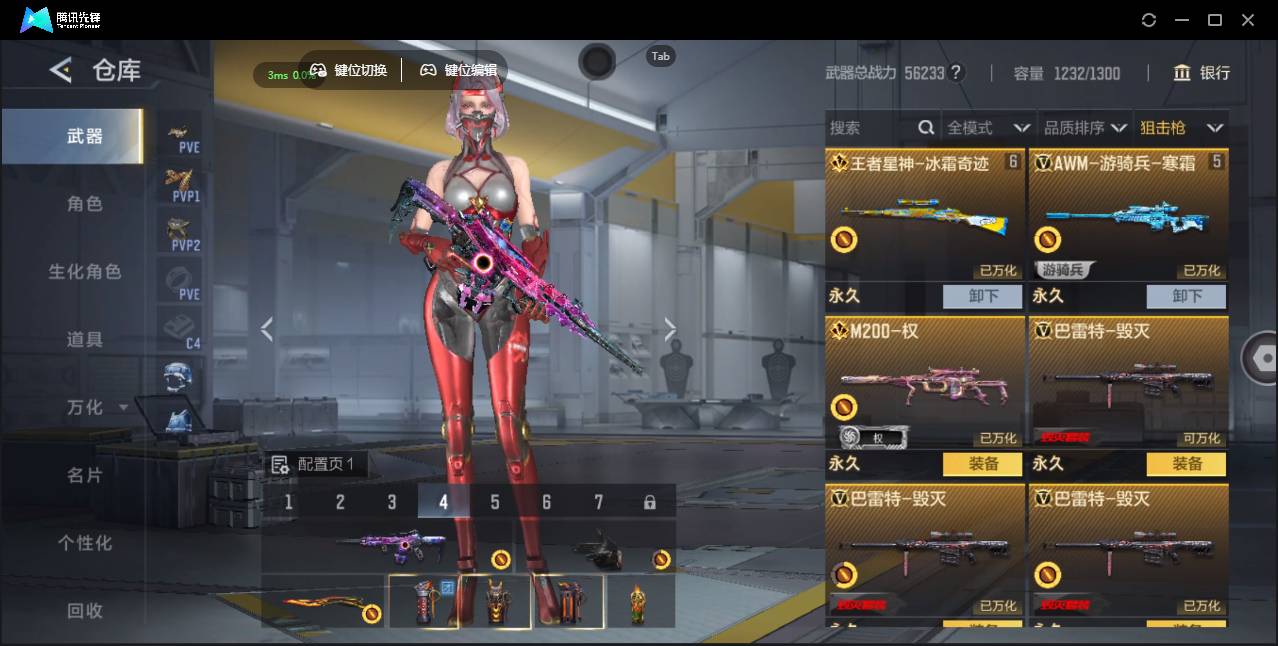Viewport: 1278px width, 646px height.
Task: Open the 回收 section
Action: 85,610
